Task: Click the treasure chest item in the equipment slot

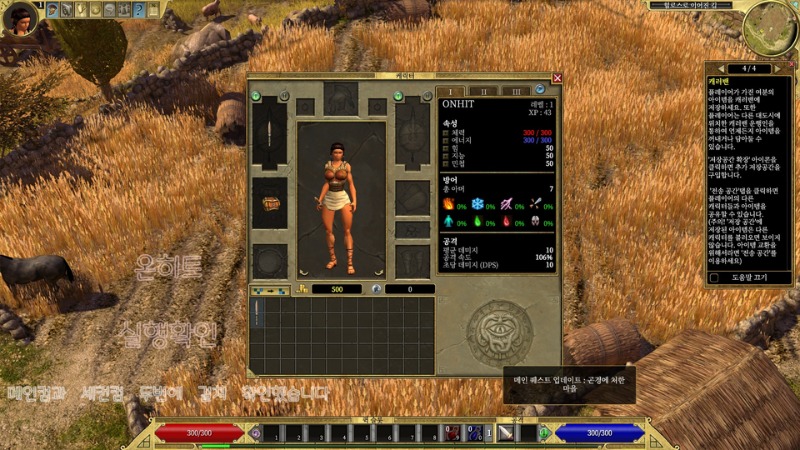Action: (x=271, y=203)
